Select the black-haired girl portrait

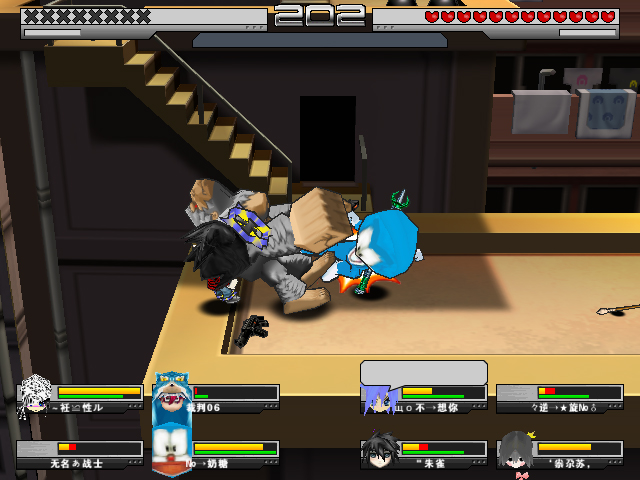pos(515,450)
